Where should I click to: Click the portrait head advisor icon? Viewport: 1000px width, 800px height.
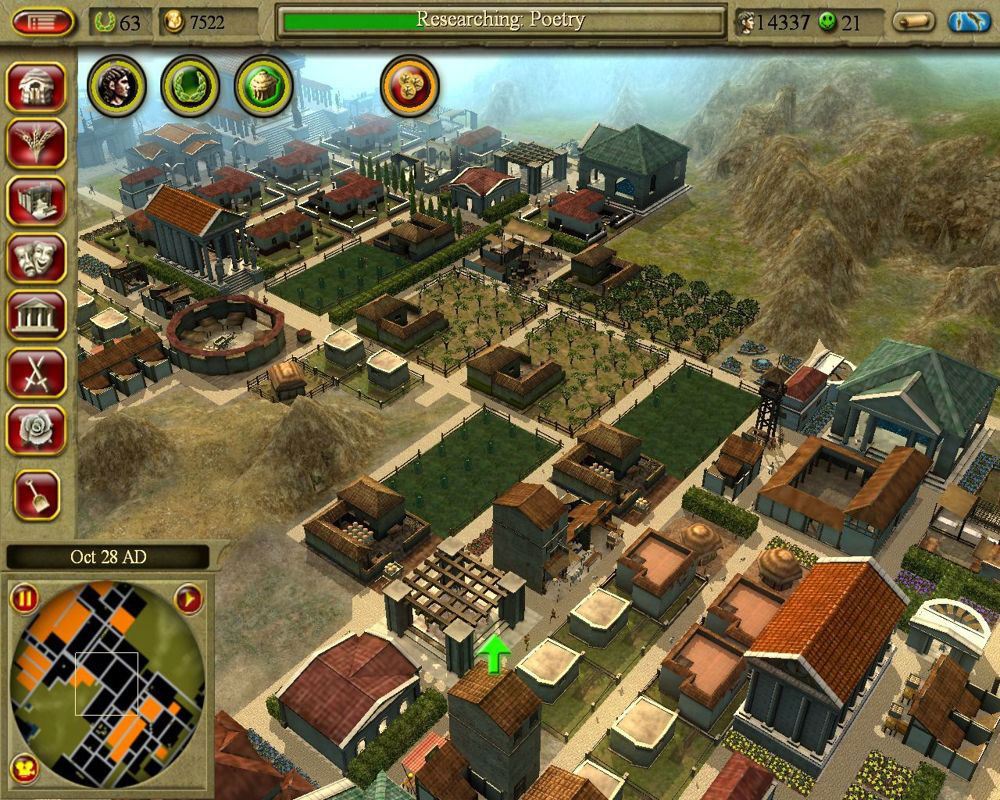tap(117, 86)
